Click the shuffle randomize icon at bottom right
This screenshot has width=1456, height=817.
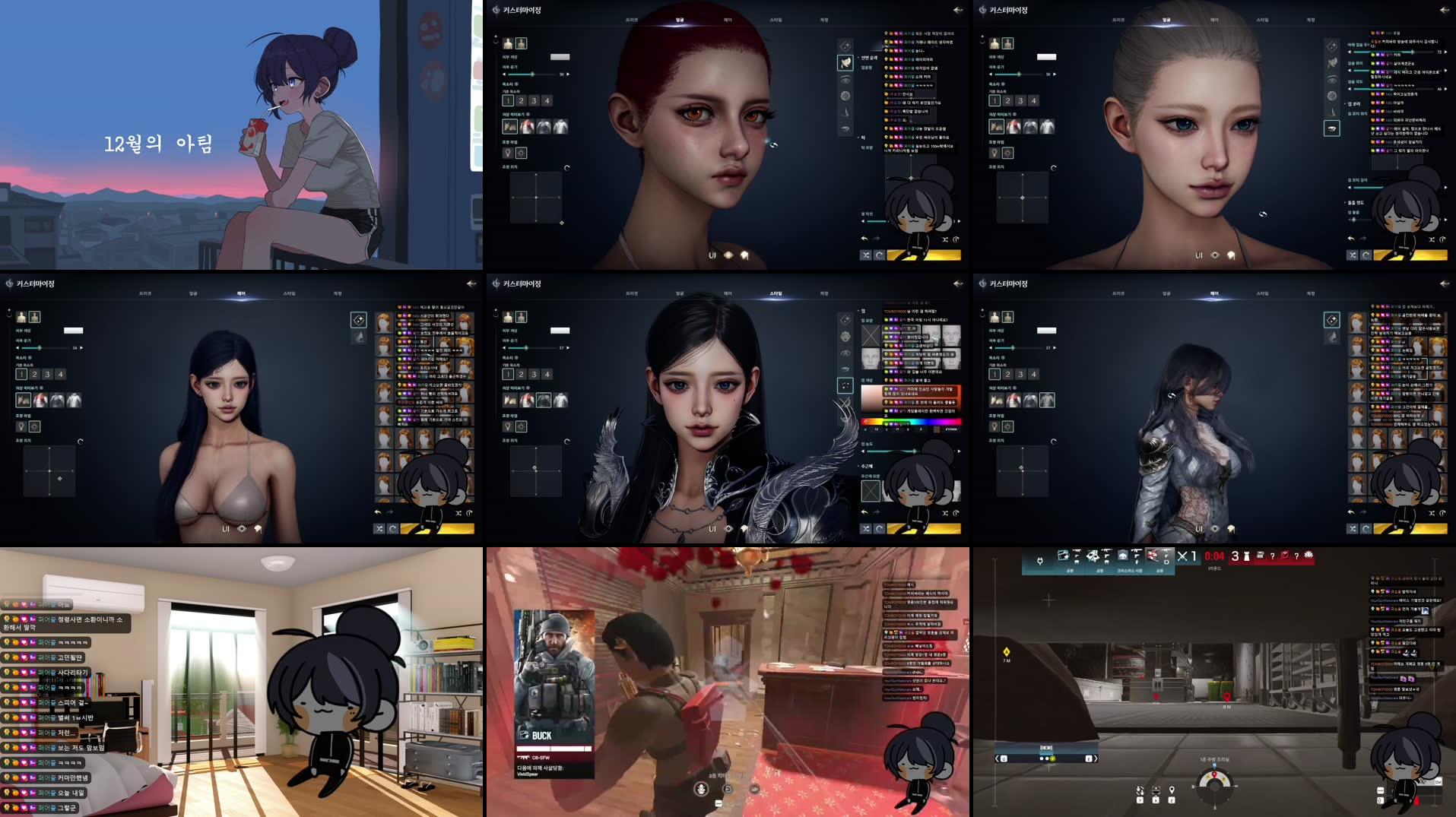point(865,255)
